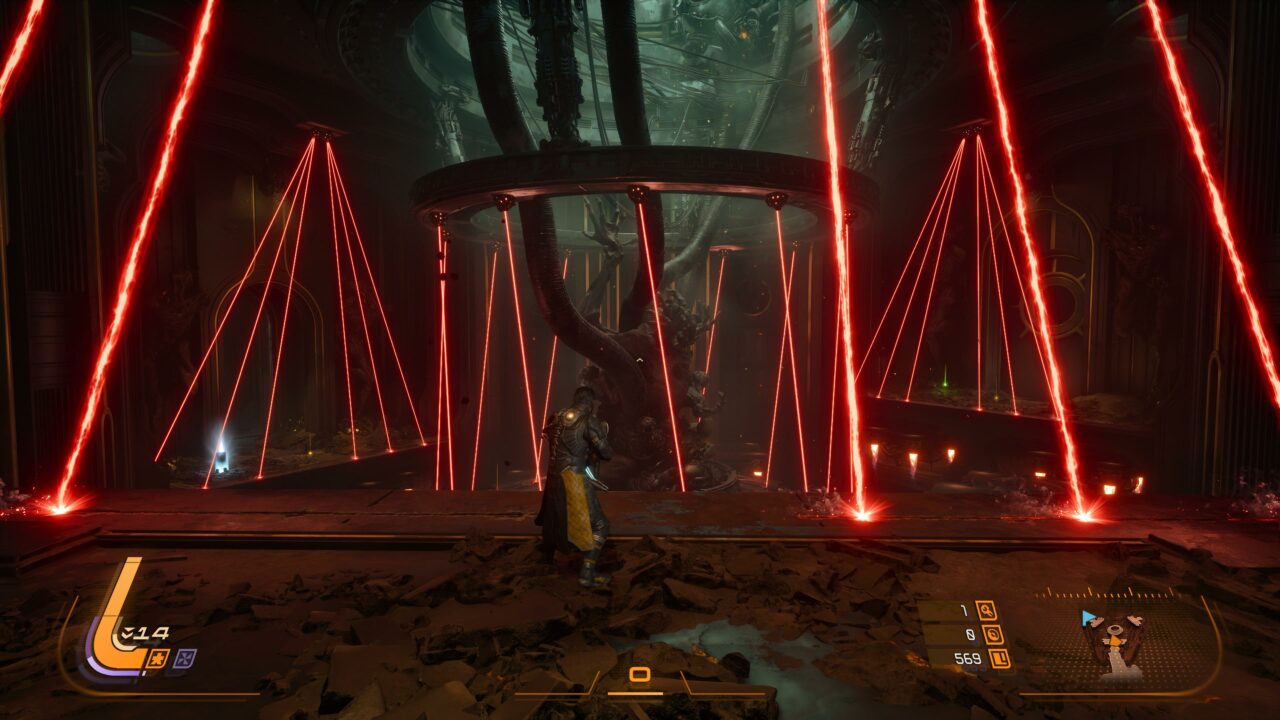Select the orange star-shaped ability icon
The height and width of the screenshot is (720, 1280).
157,658
